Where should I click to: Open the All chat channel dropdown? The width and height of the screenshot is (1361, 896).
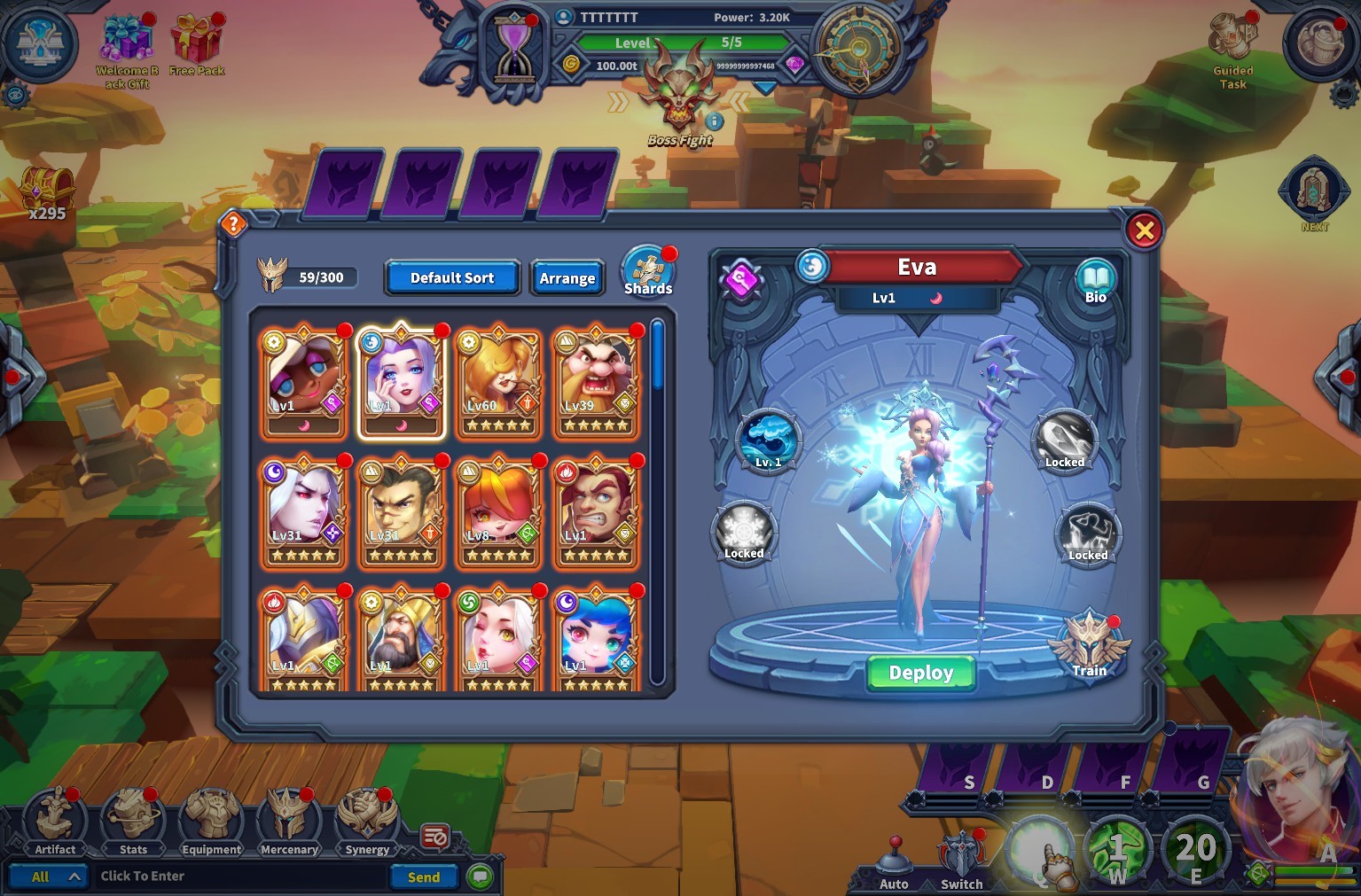[49, 876]
